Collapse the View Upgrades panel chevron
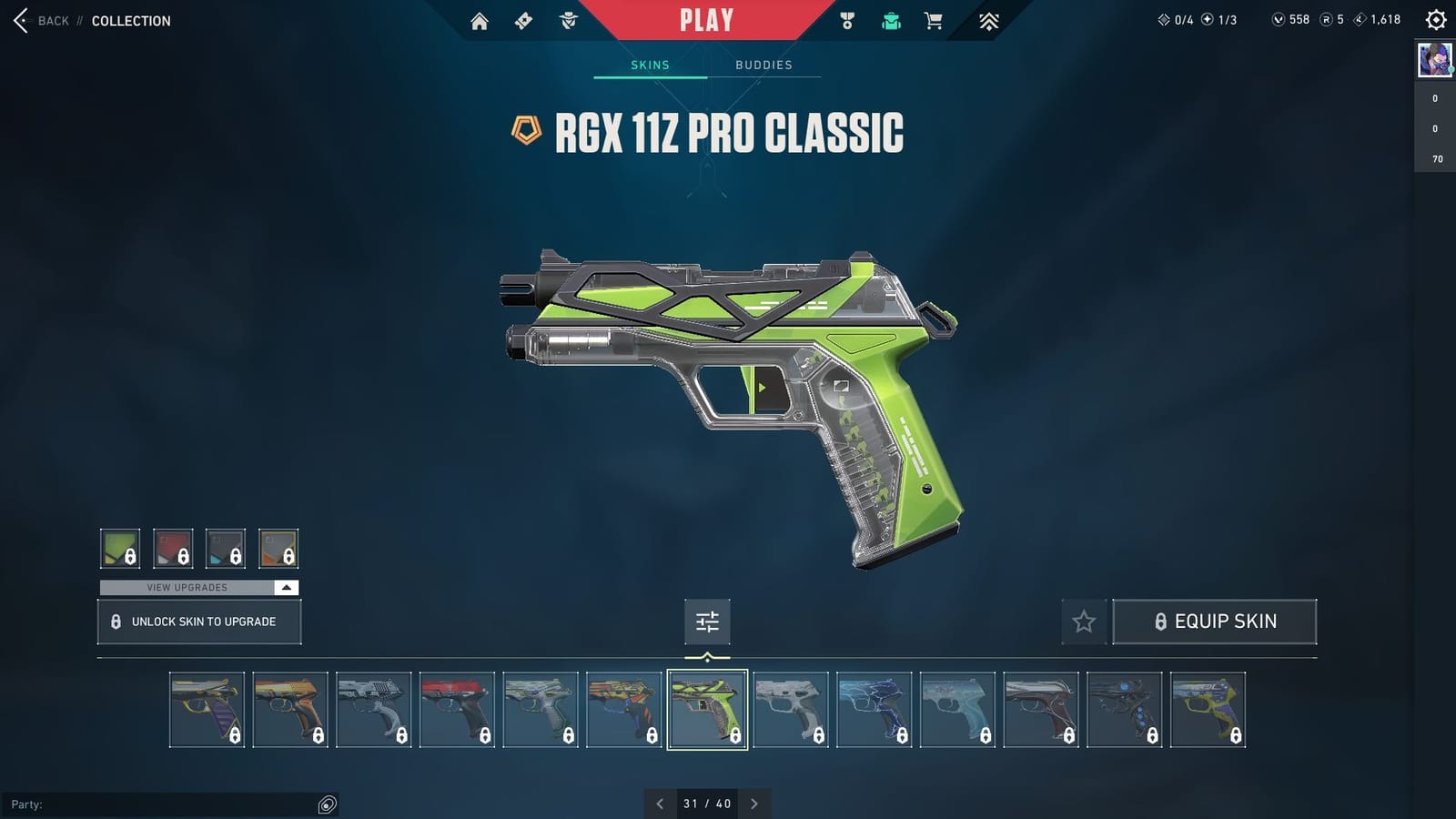 coord(285,587)
